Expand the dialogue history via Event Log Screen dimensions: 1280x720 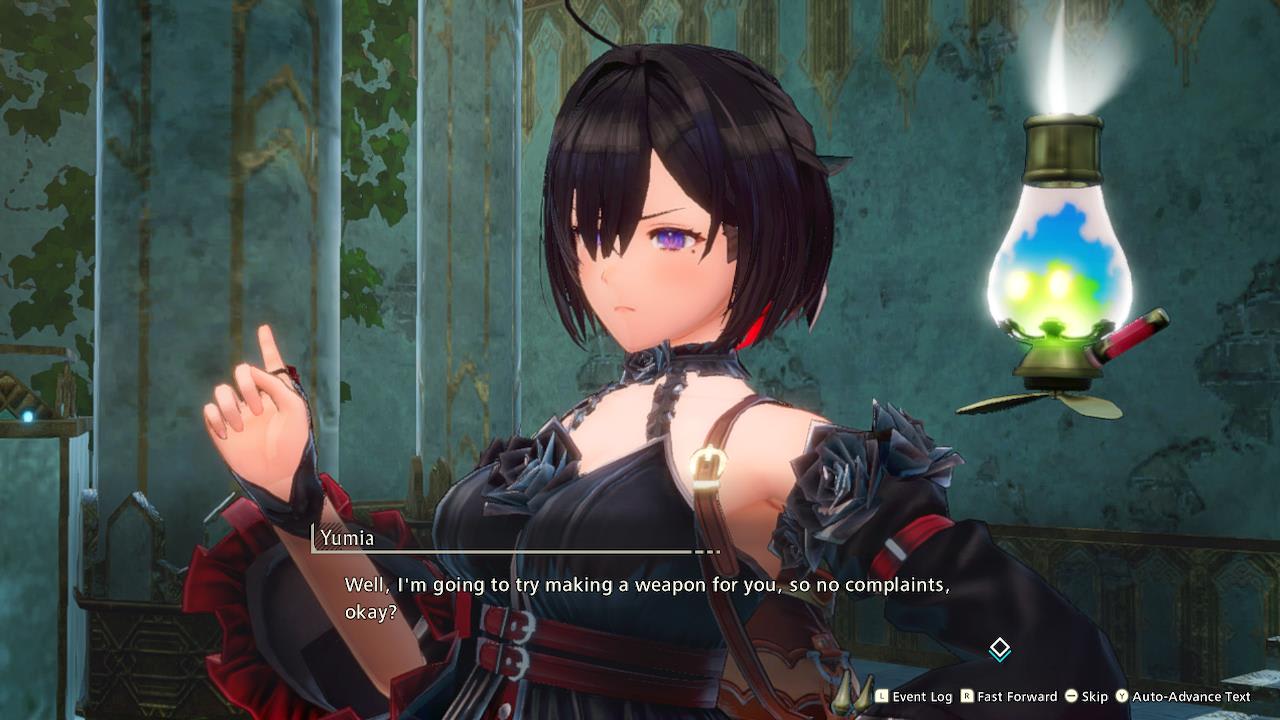pyautogui.click(x=924, y=697)
